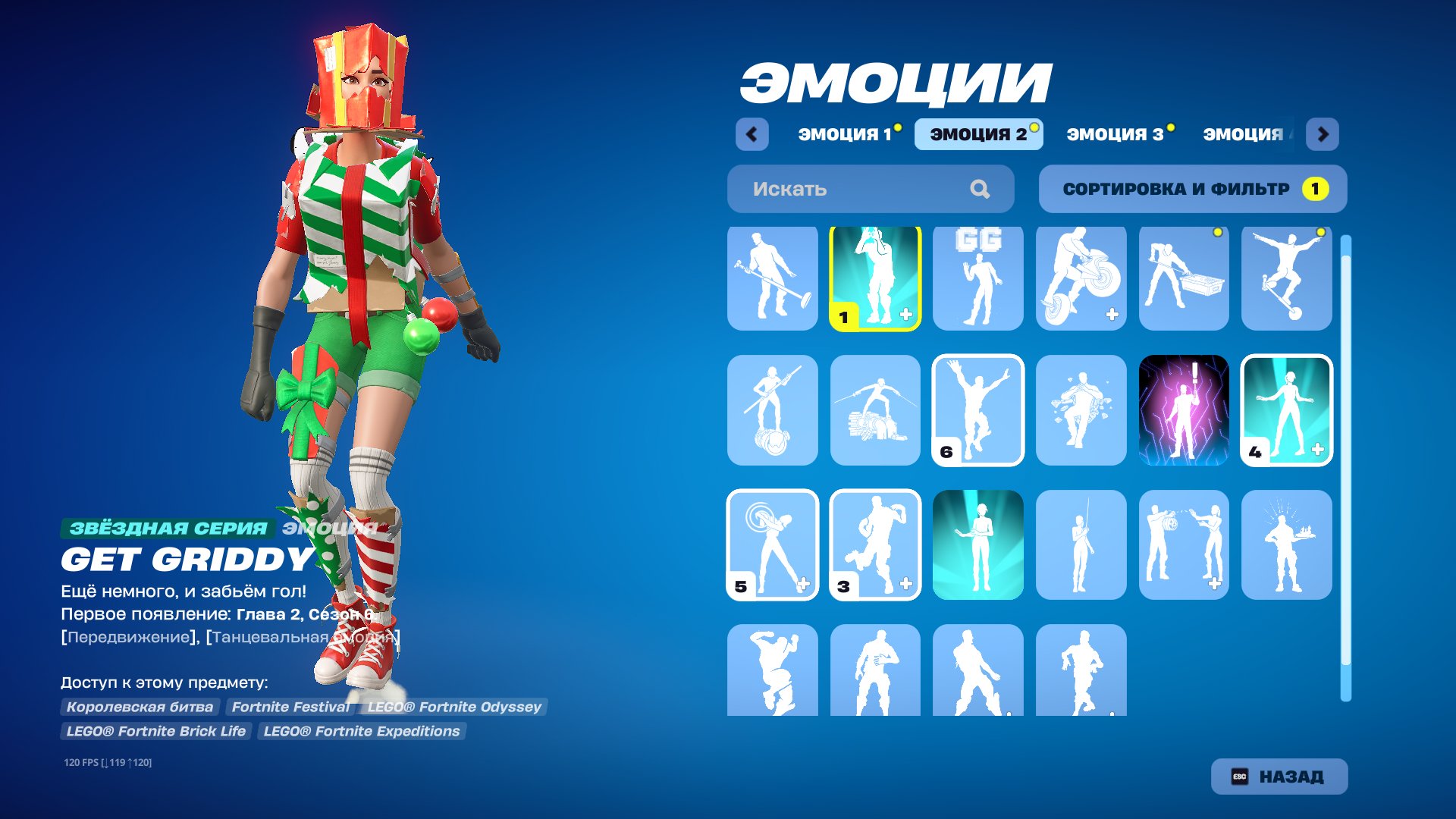Screen dimensions: 1456x819
Task: Open the СОРТИРОВКА И ФИЛЬТР panel
Action: (1193, 189)
